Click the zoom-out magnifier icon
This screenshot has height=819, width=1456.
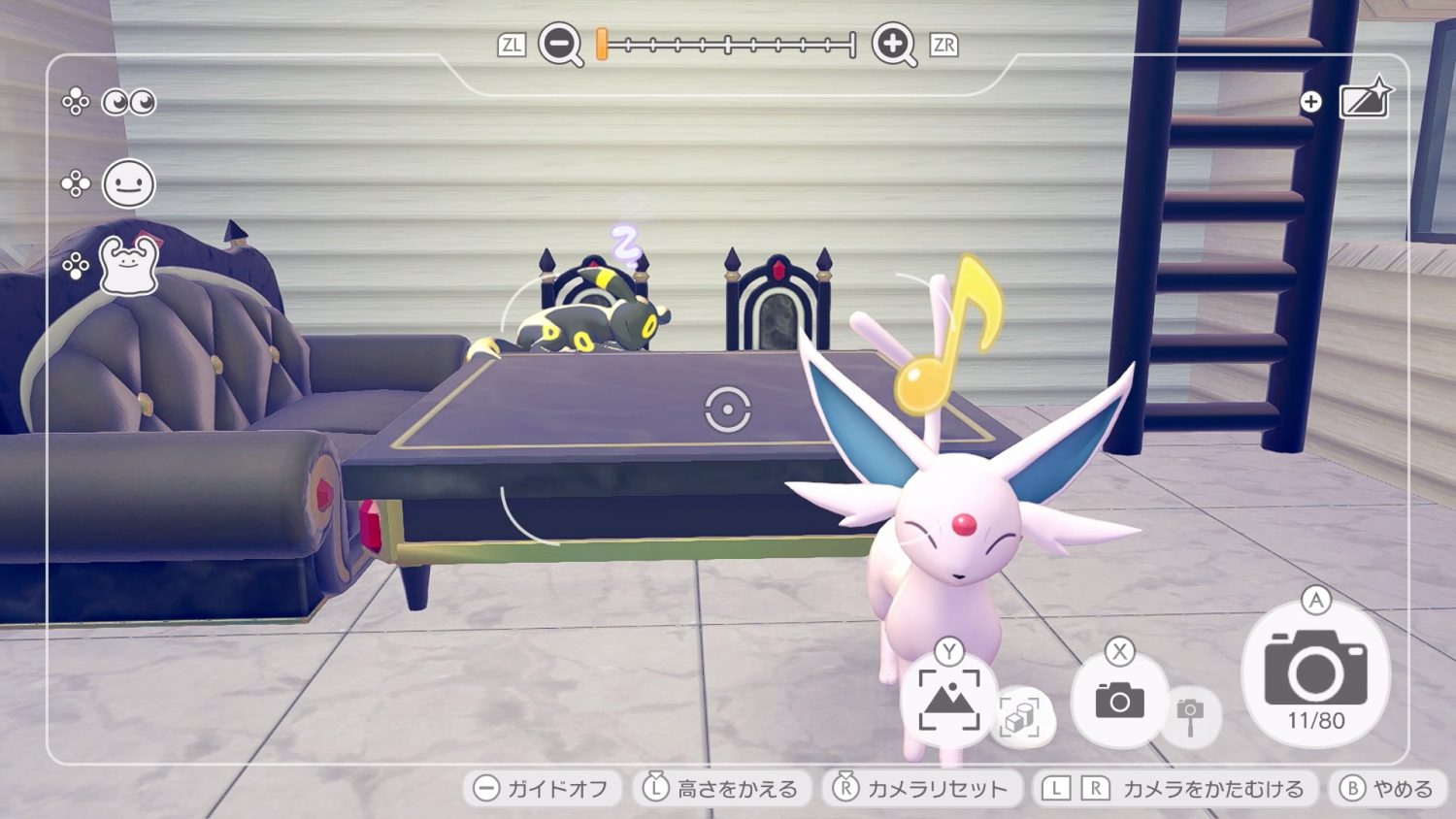(560, 45)
